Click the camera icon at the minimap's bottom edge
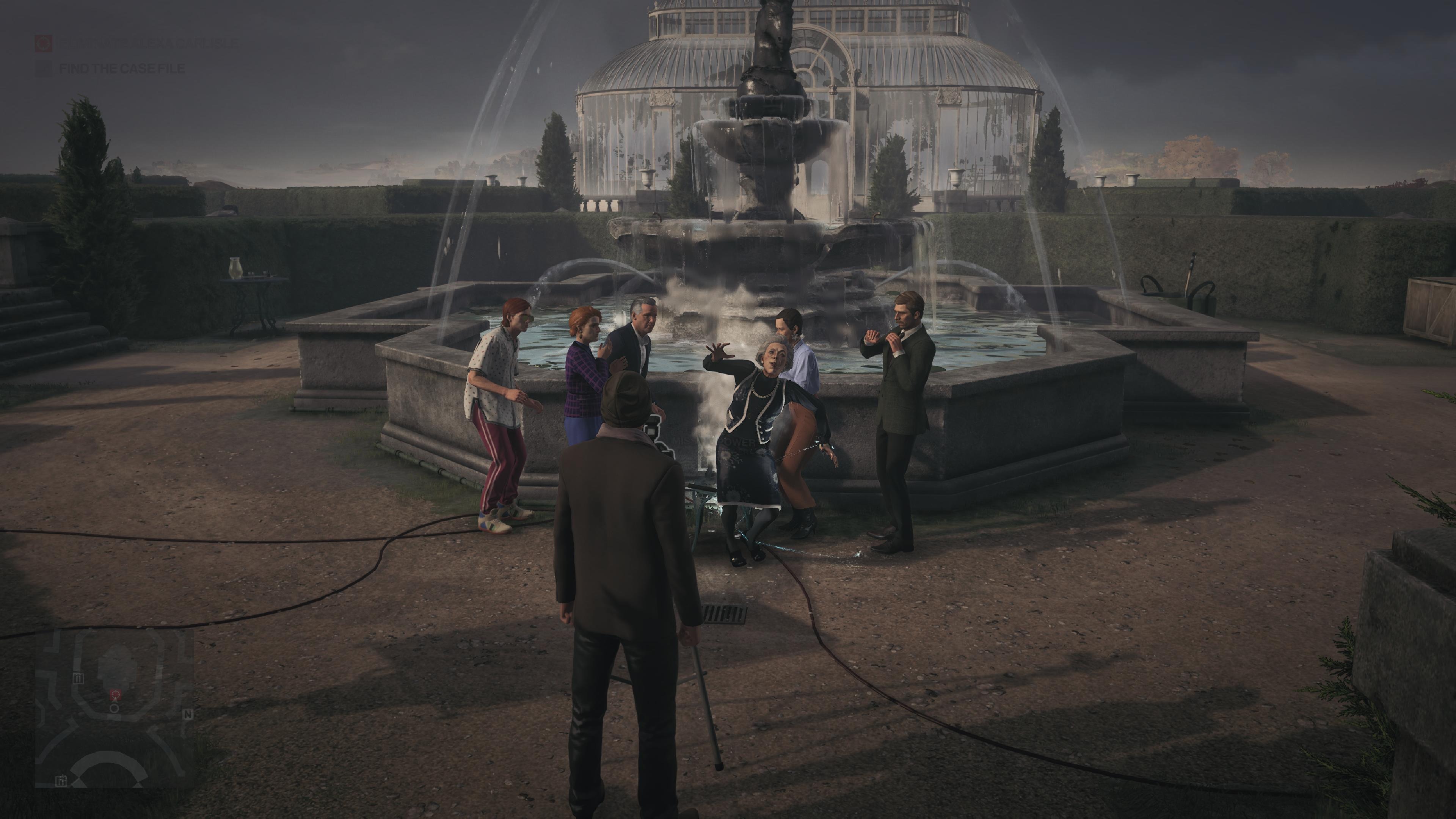1456x819 pixels. [x=61, y=781]
